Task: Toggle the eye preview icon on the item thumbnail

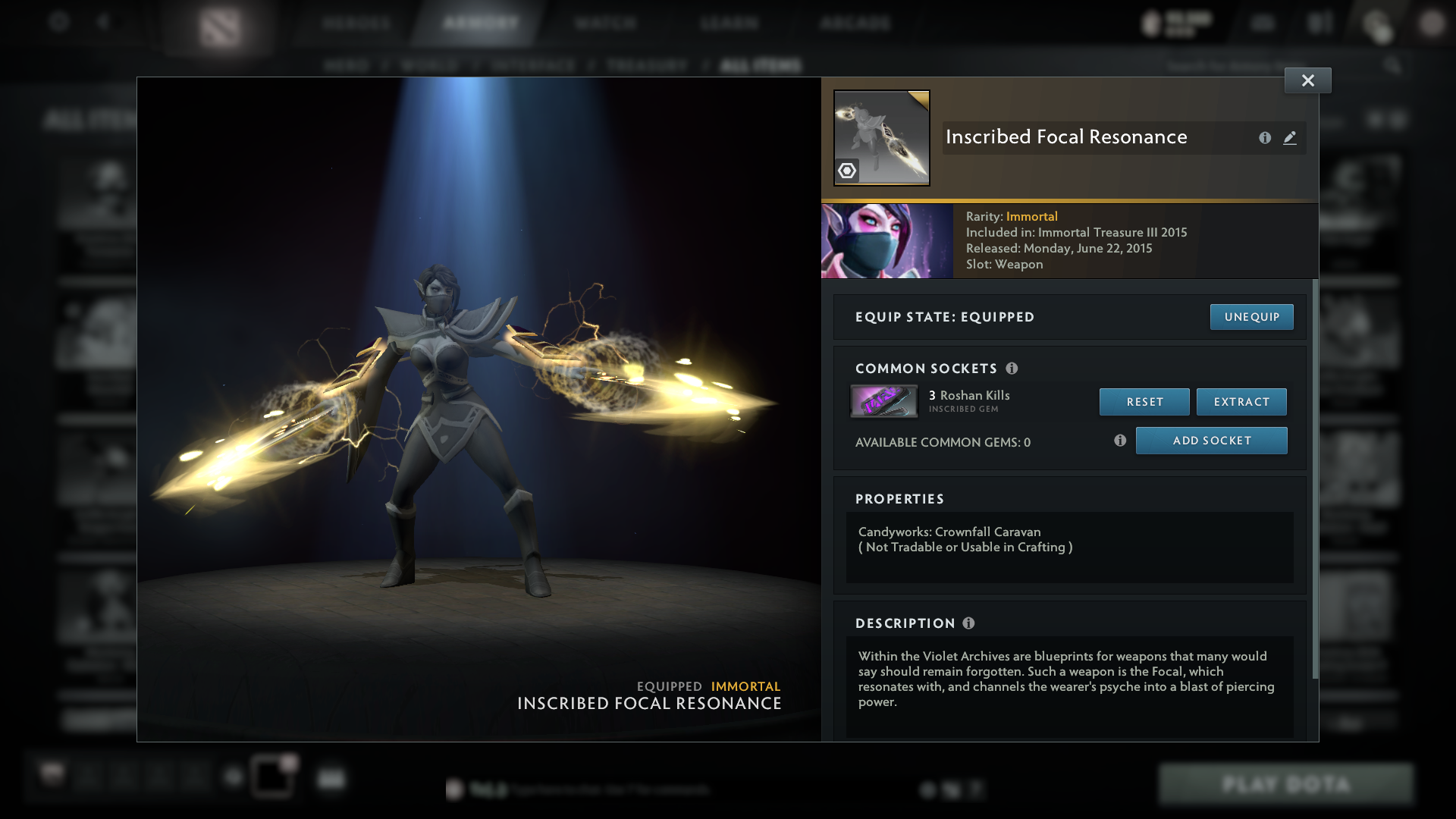Action: click(847, 172)
